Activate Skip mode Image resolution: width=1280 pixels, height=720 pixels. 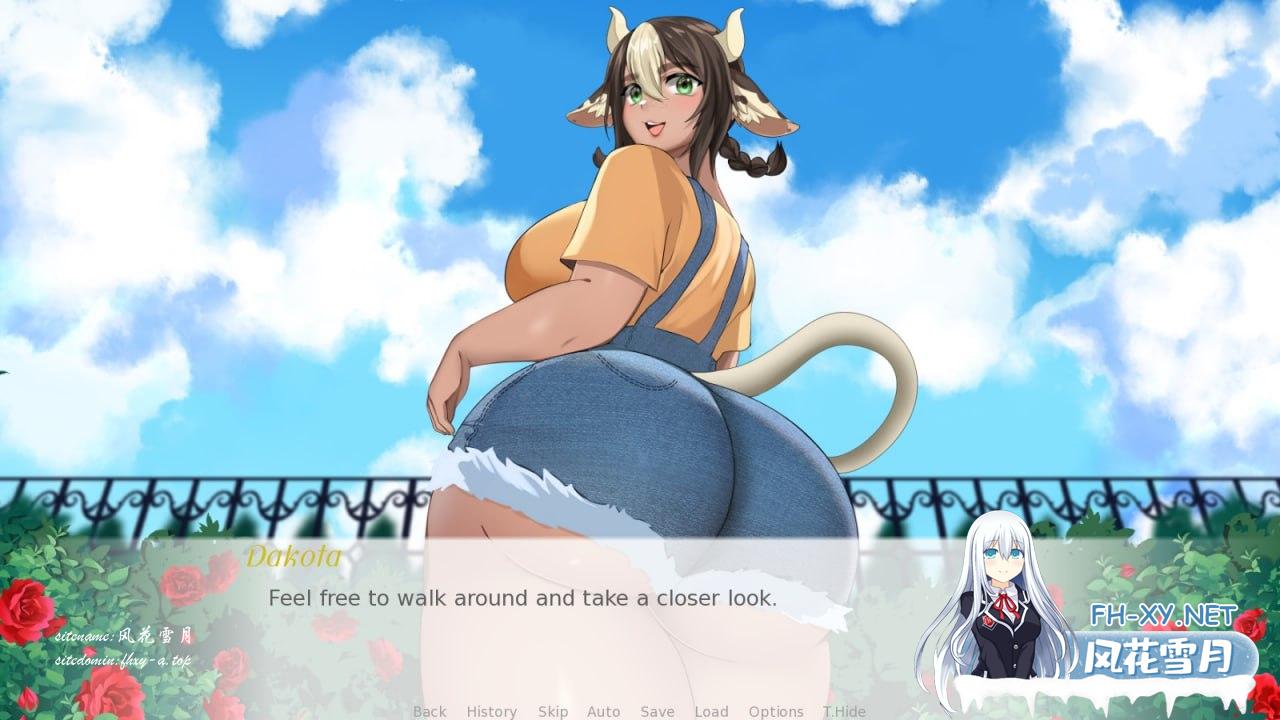click(x=553, y=711)
